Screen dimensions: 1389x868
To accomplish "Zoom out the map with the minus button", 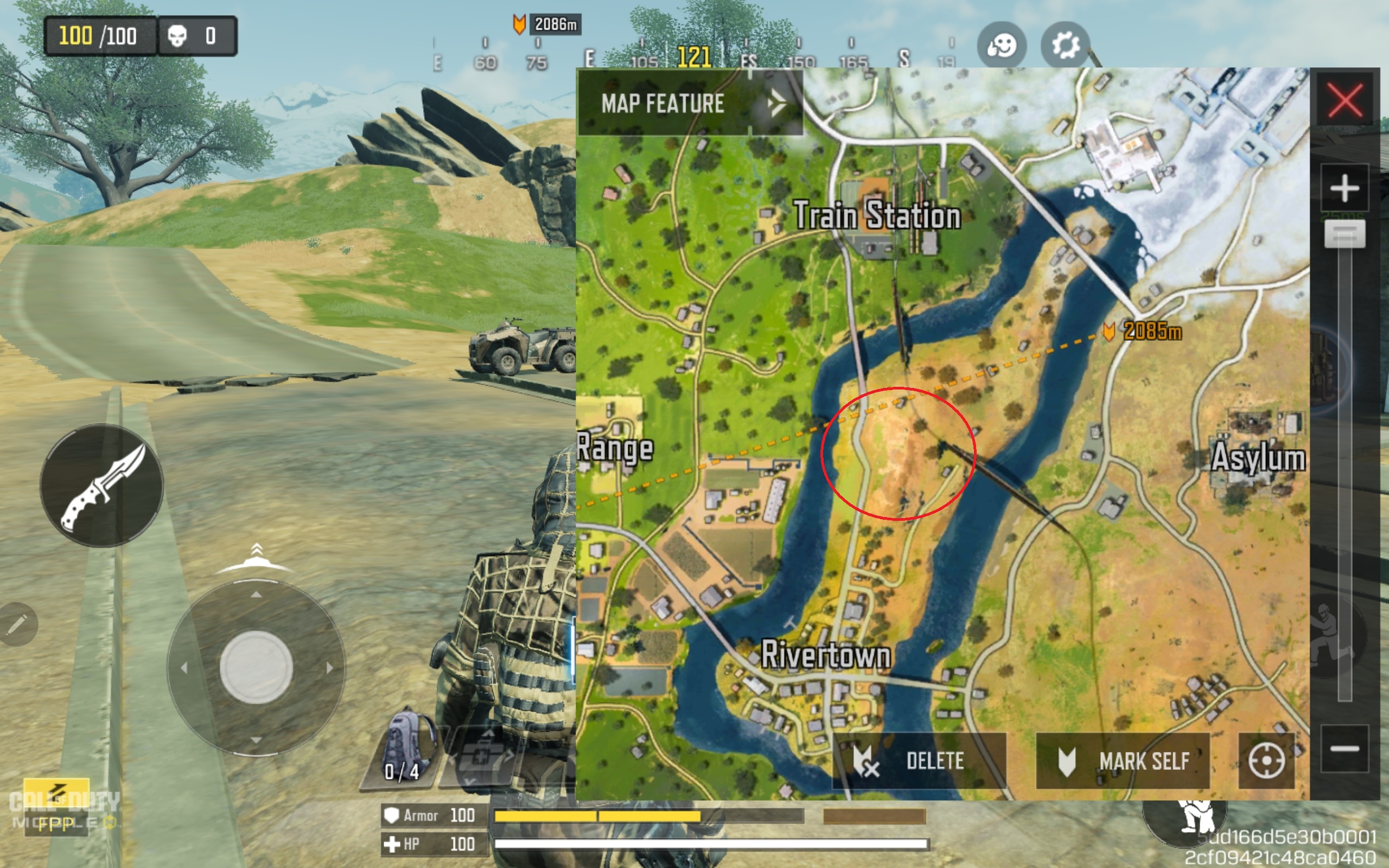I will [x=1344, y=748].
